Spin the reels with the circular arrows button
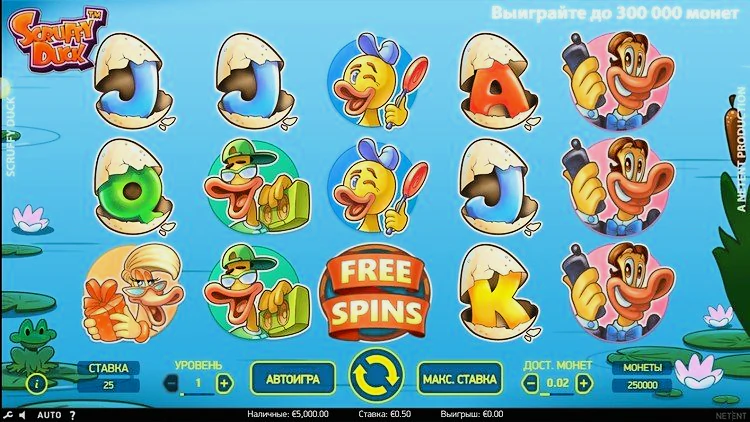This screenshot has height=422, width=750. click(x=375, y=379)
